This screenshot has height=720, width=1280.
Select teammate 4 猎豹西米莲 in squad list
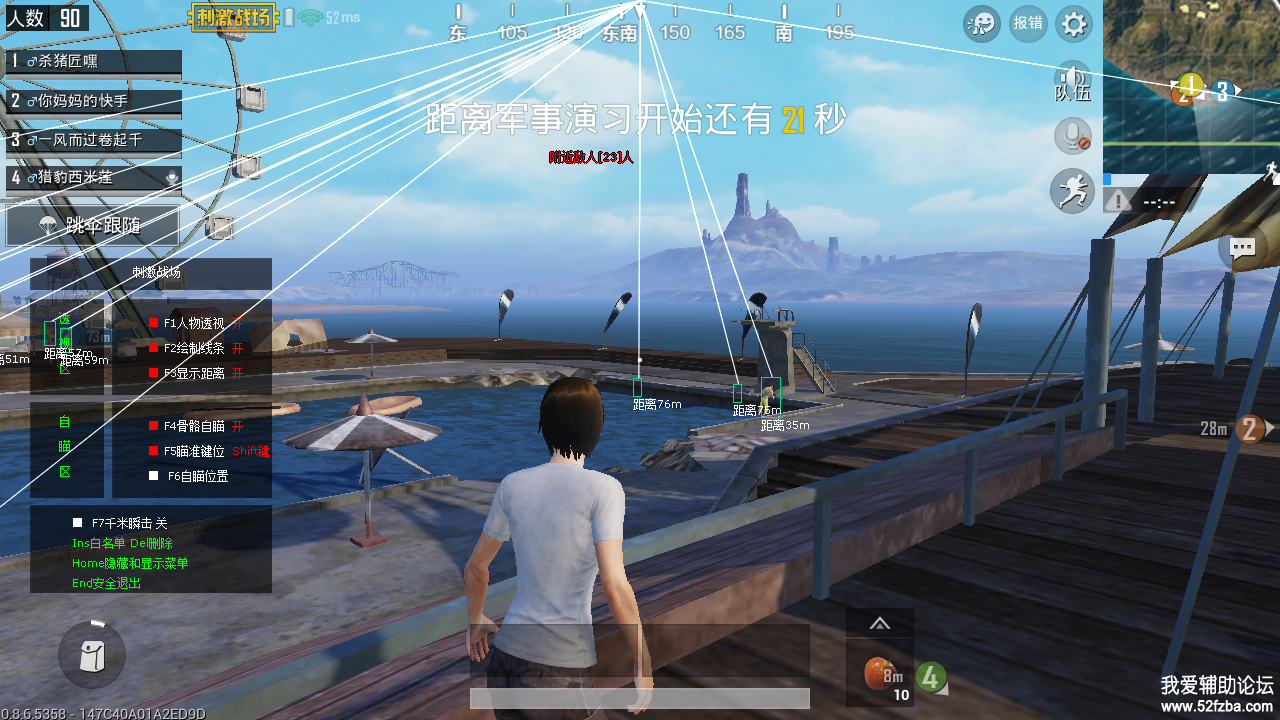click(x=92, y=178)
